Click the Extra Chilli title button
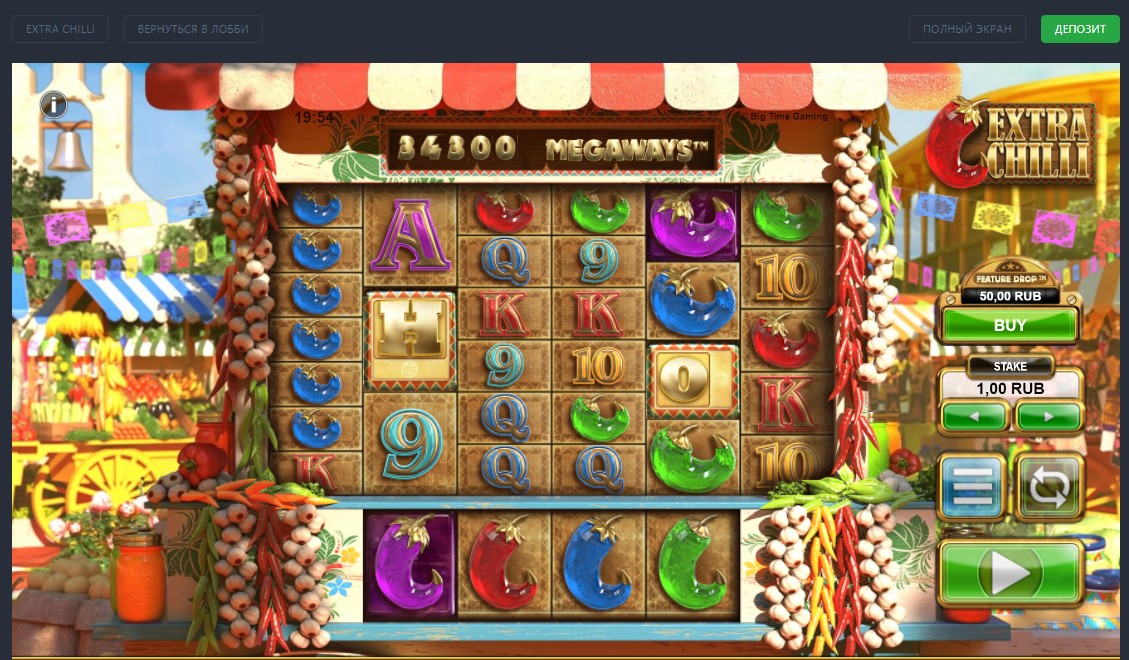 tap(60, 29)
